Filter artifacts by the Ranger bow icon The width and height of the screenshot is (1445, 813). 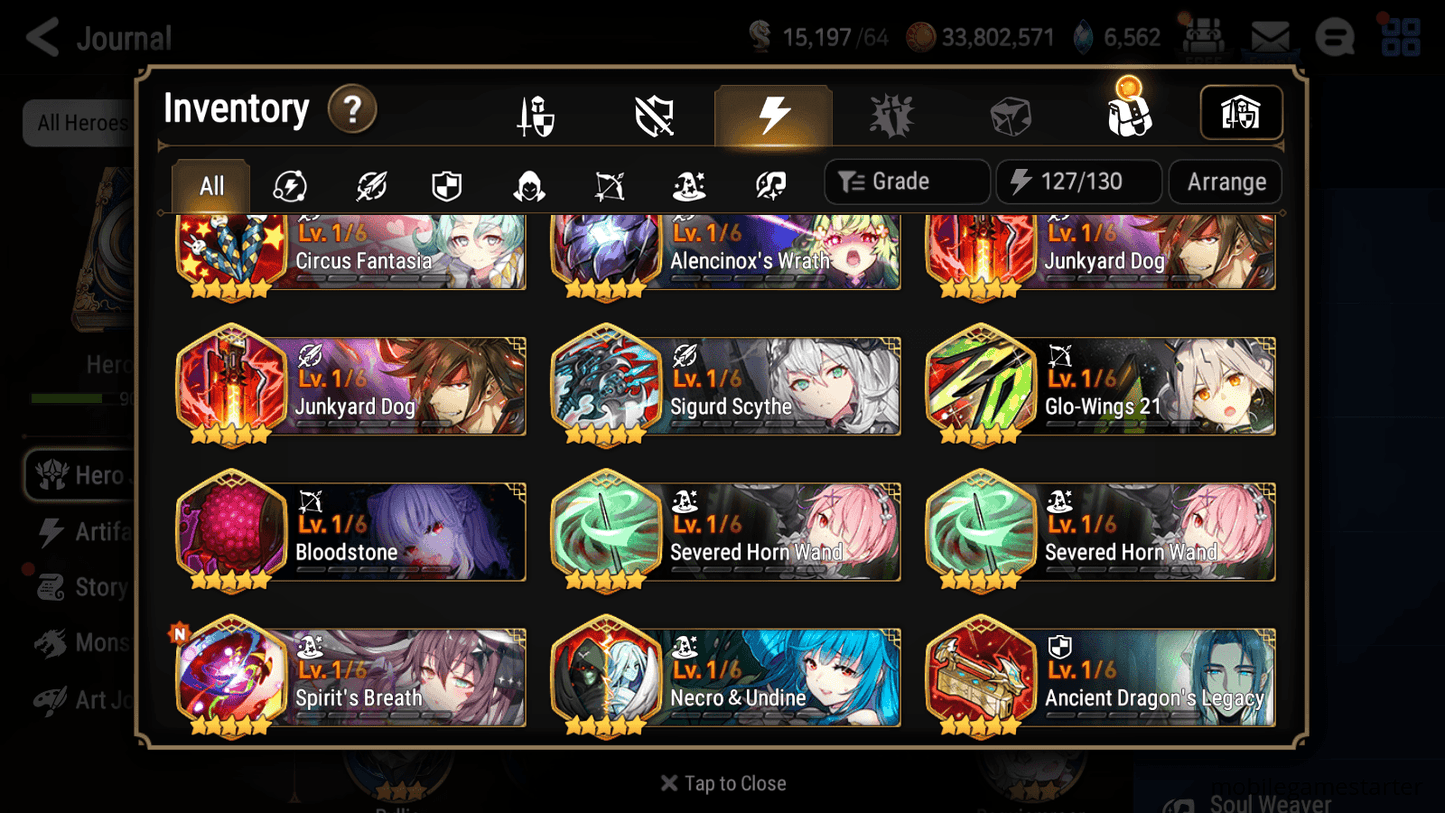(608, 182)
